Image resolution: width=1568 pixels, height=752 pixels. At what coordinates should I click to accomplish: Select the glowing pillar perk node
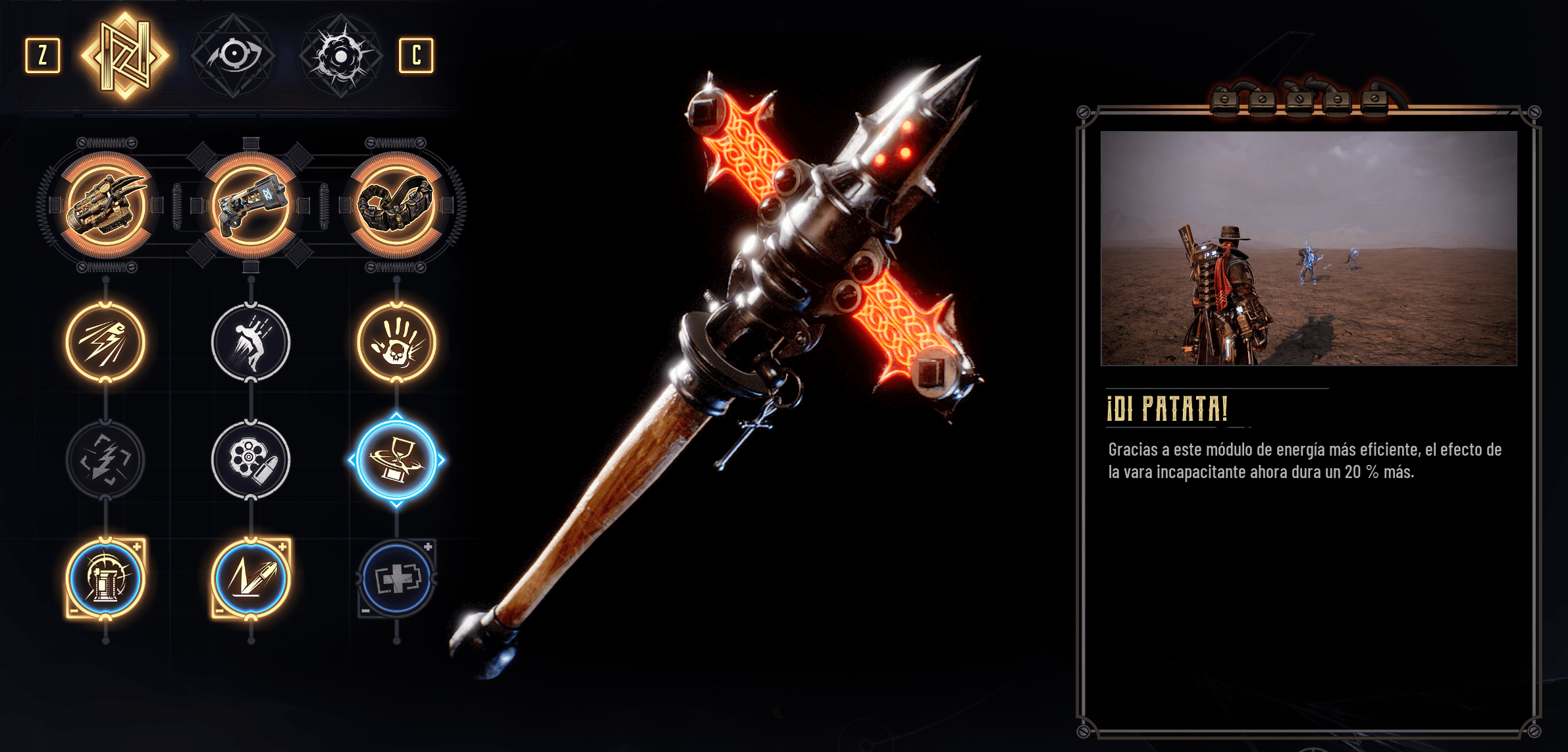(105, 578)
